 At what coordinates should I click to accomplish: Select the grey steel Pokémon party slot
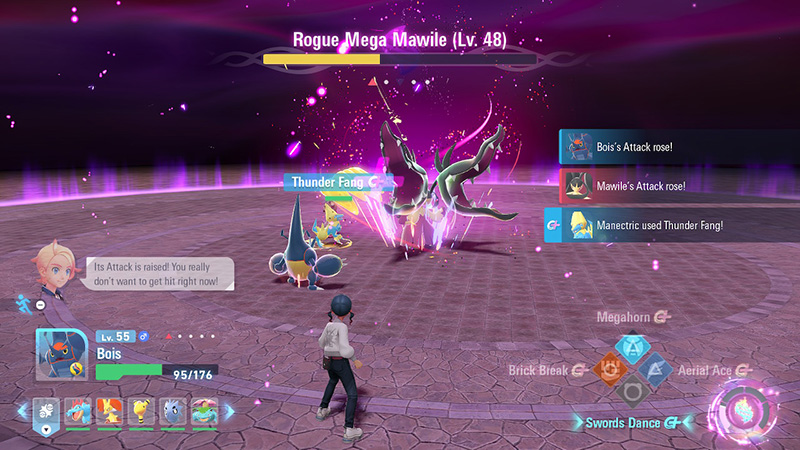(x=172, y=412)
